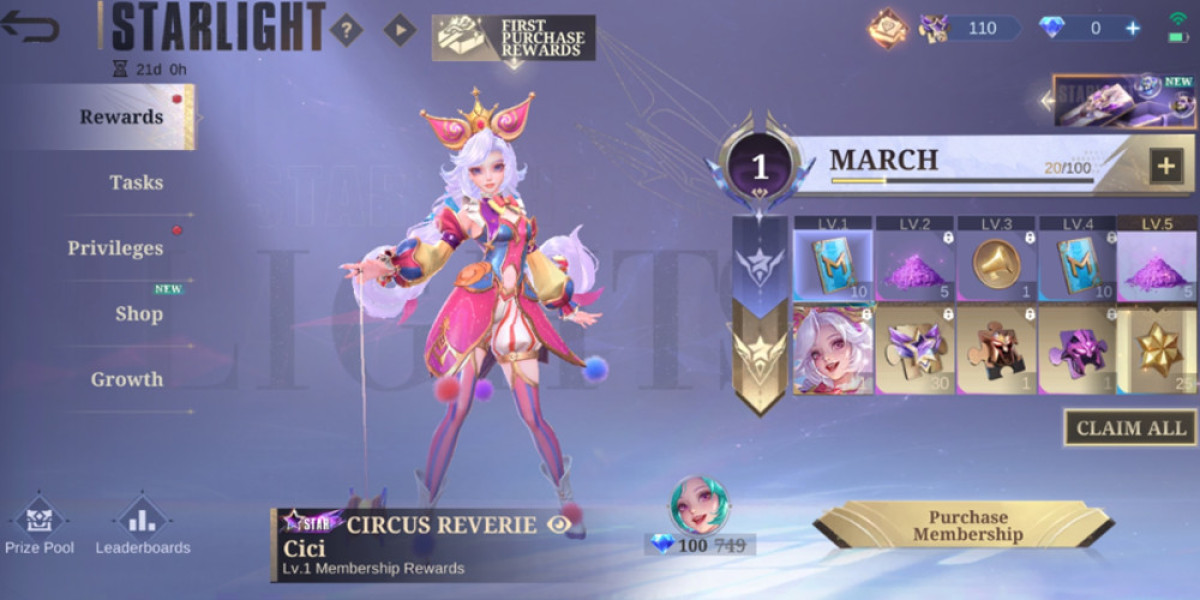The width and height of the screenshot is (1200, 600).
Task: Switch to the Tasks tab
Action: [x=136, y=183]
